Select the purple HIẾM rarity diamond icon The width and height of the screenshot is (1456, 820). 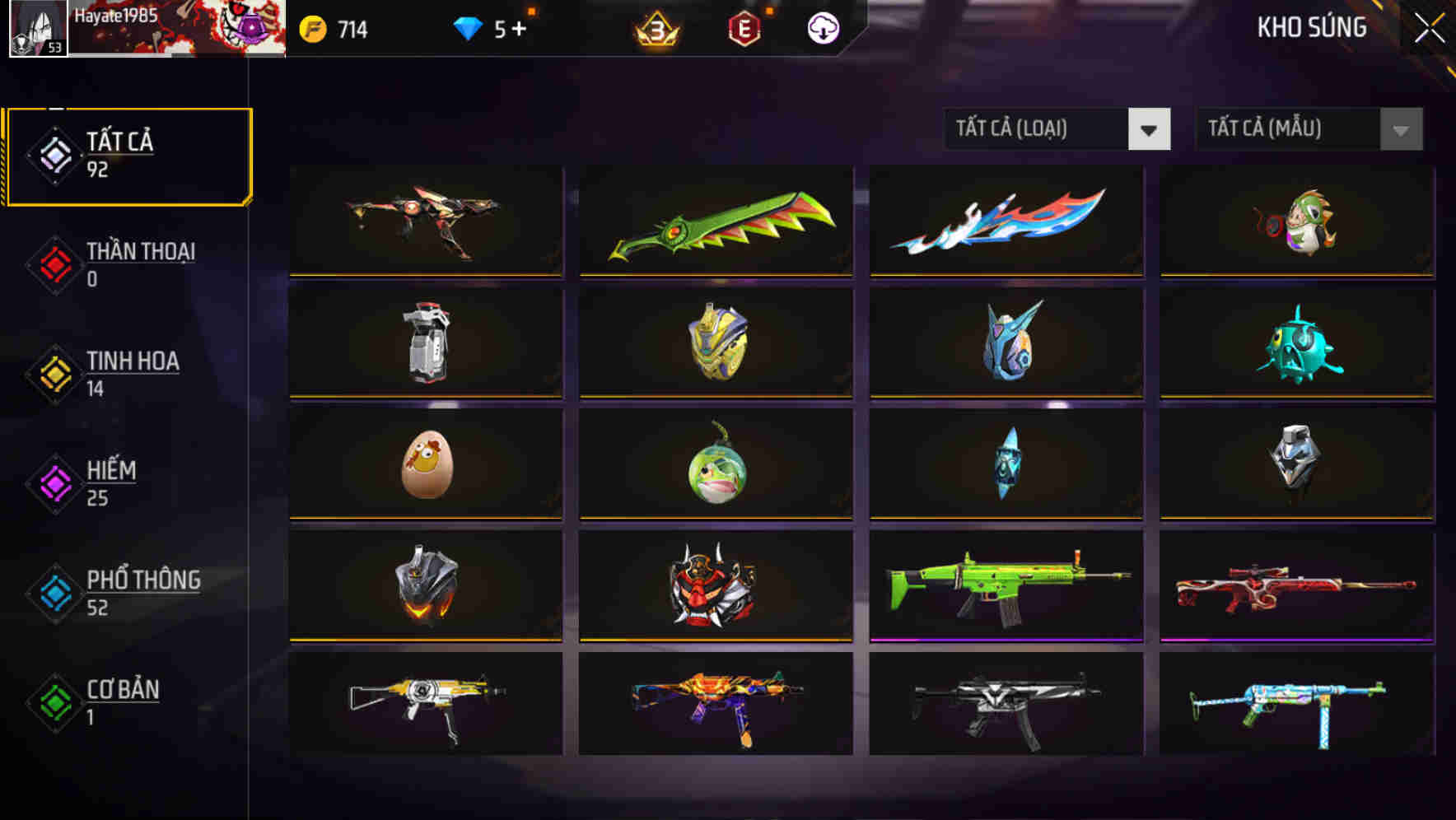(53, 483)
